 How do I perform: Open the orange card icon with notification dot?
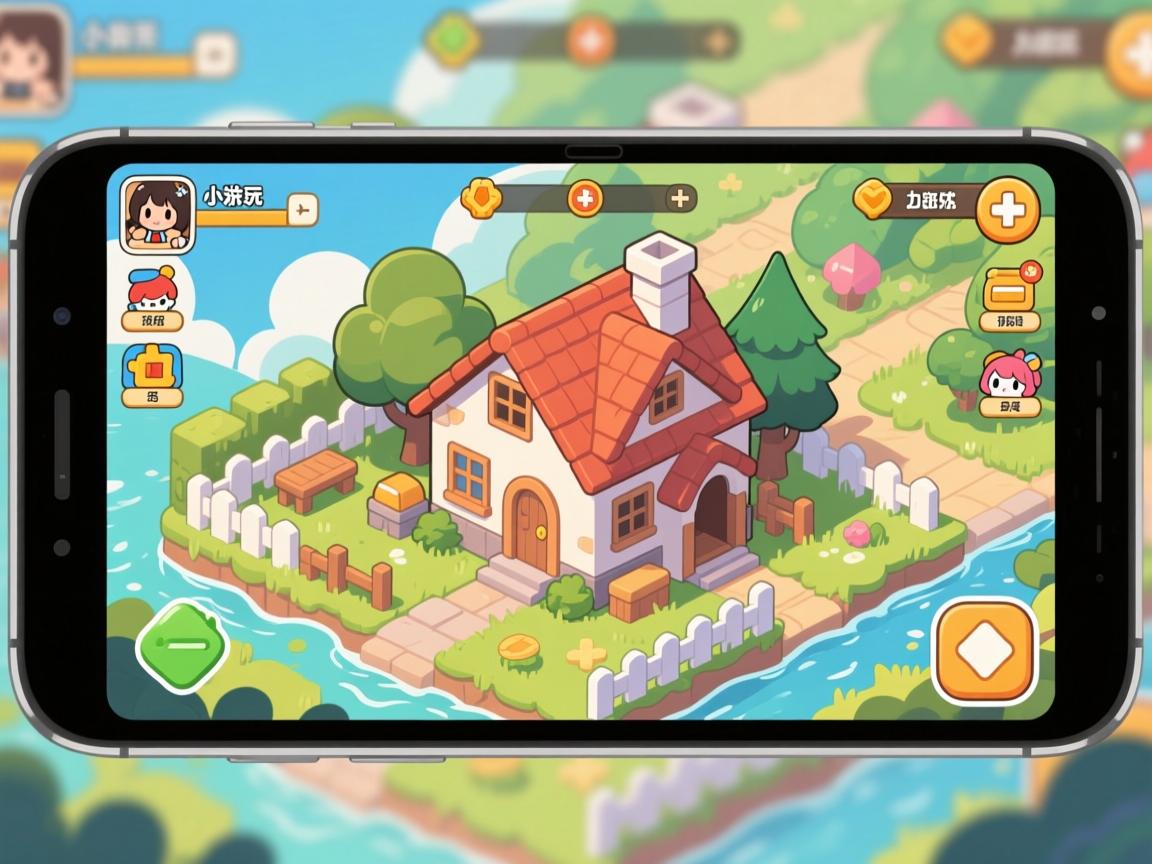click(x=1008, y=289)
